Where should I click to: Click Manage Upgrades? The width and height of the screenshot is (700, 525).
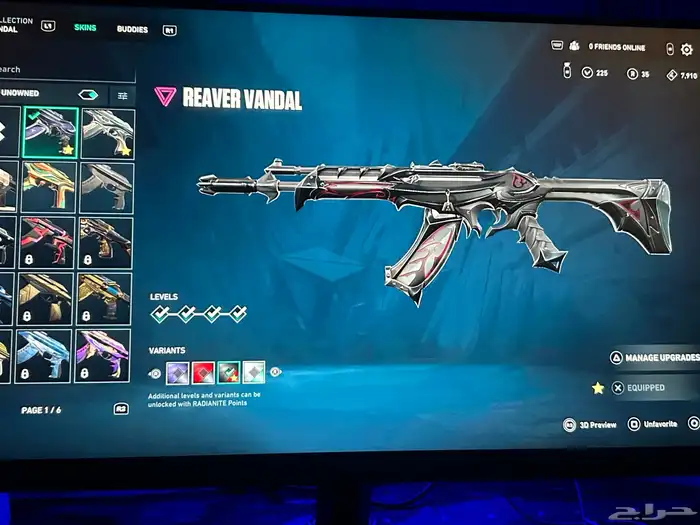pos(655,357)
